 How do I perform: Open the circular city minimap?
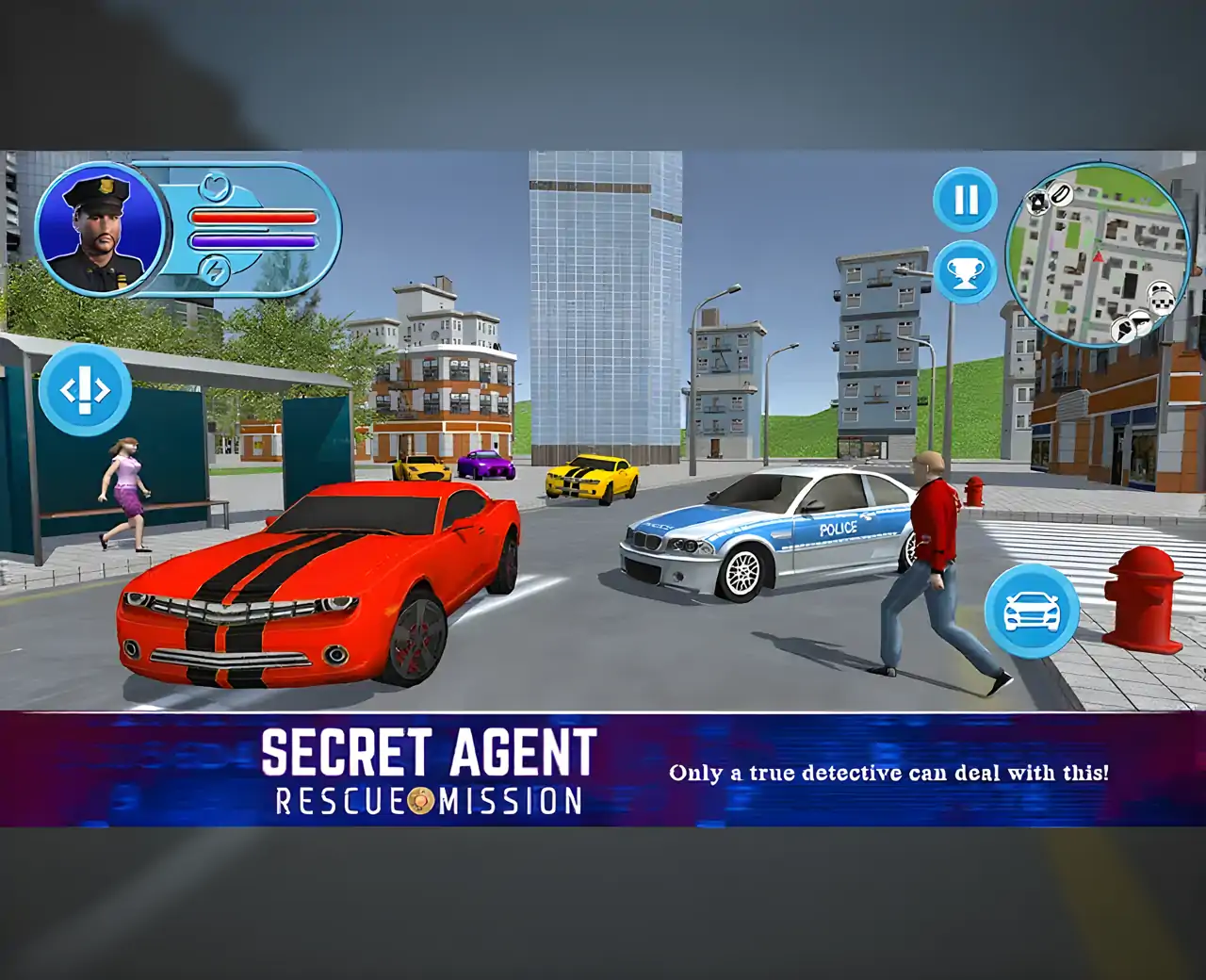(1098, 254)
